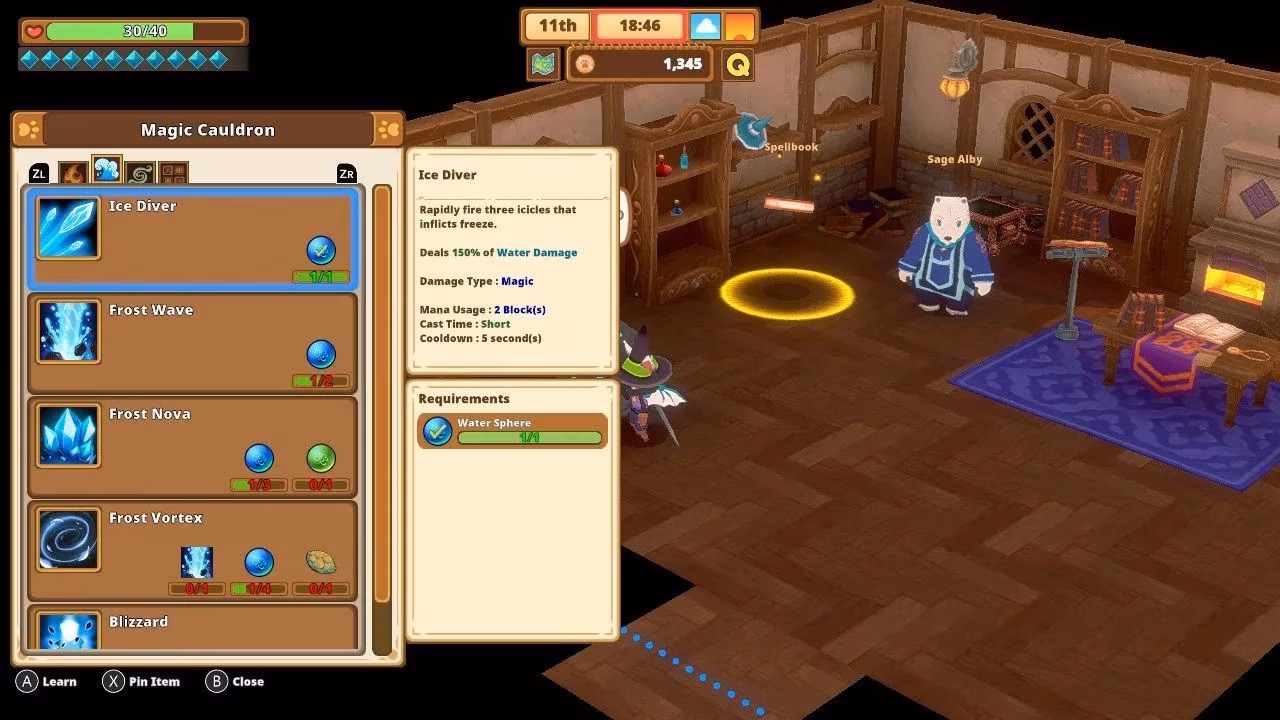1280x720 pixels.
Task: Switch to the water spells tab
Action: (106, 171)
